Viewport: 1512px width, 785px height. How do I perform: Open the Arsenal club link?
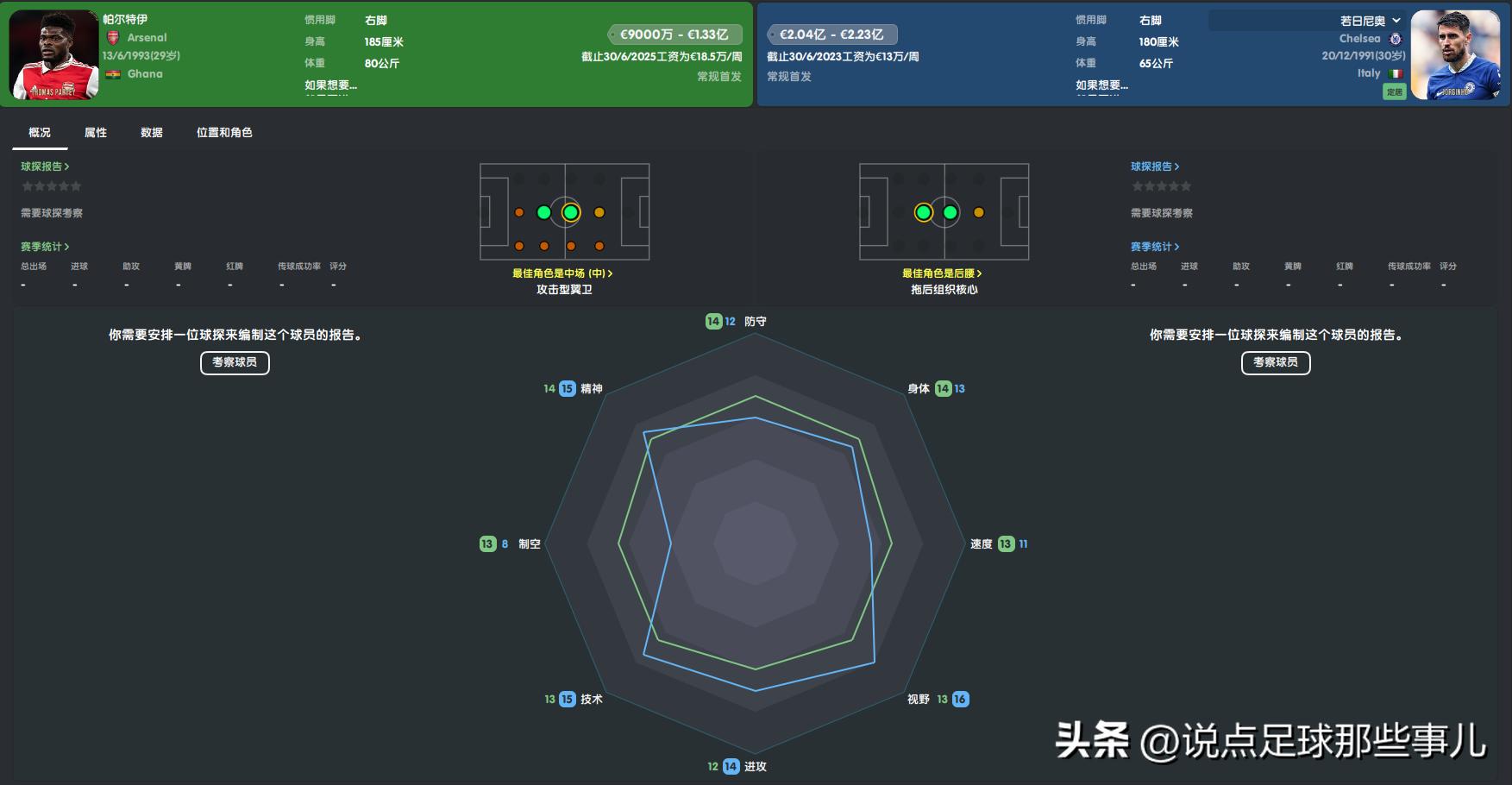(147, 38)
